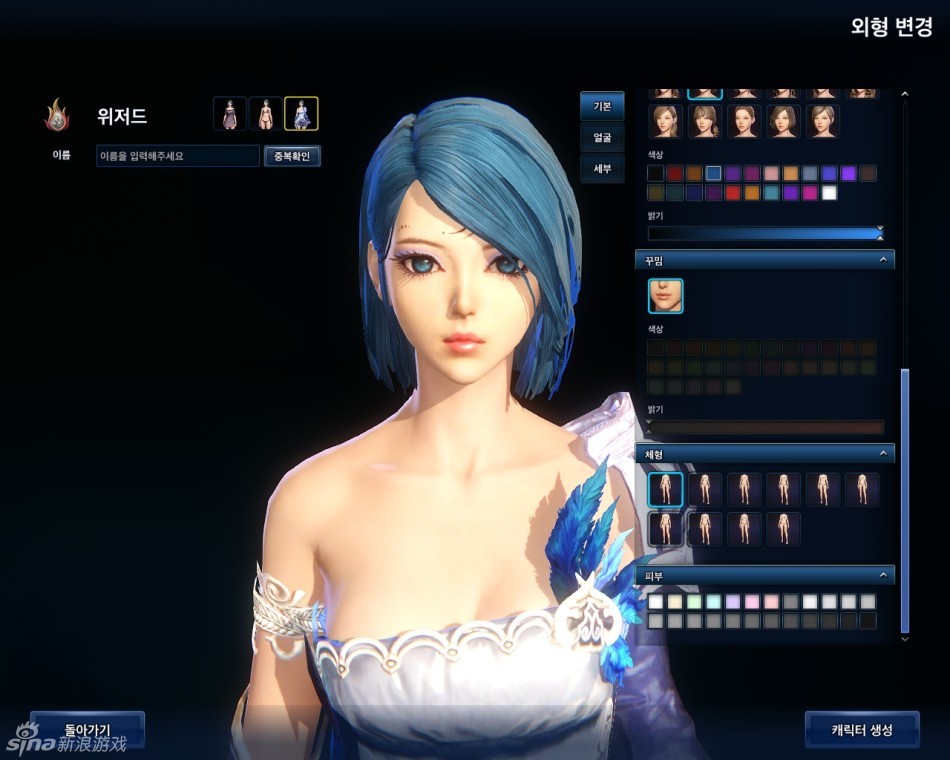Open the 얼굴 face tab
The width and height of the screenshot is (950, 760).
coord(602,137)
